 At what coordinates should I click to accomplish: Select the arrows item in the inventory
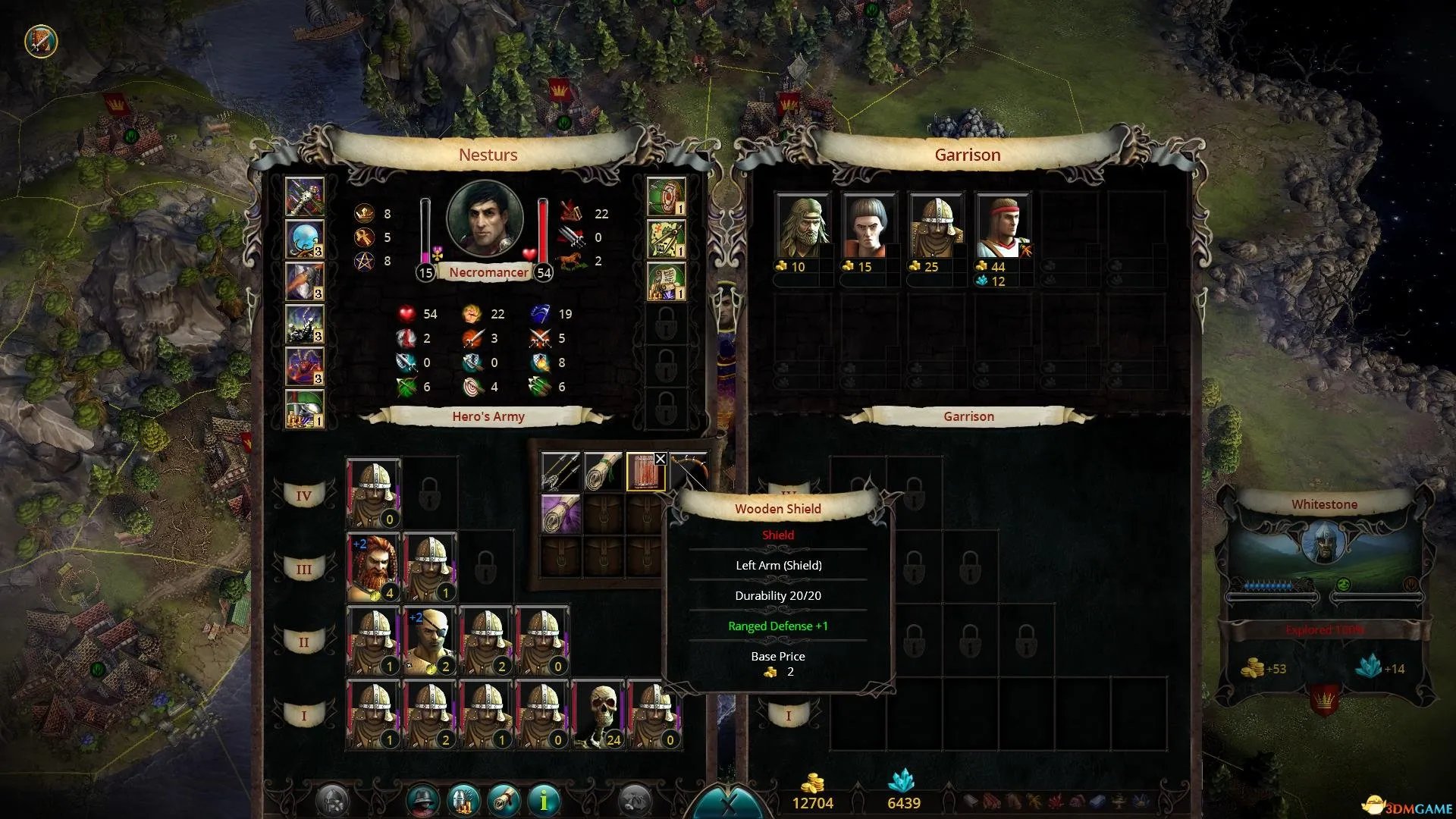[560, 472]
